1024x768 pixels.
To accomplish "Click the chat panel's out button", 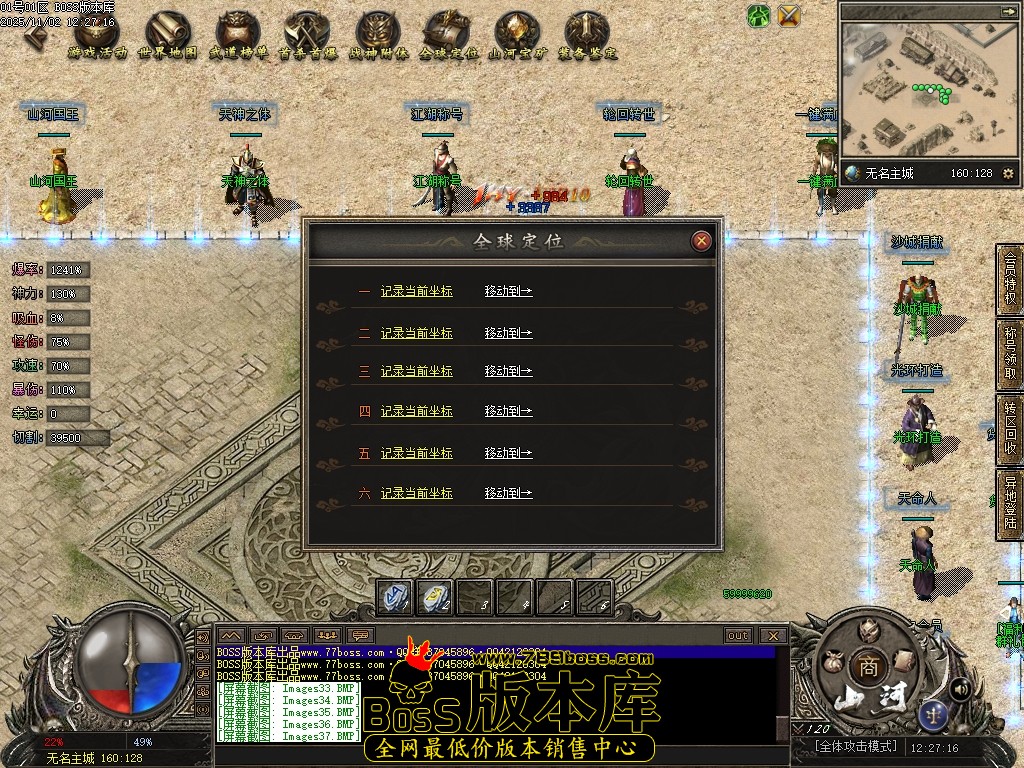I will point(738,636).
